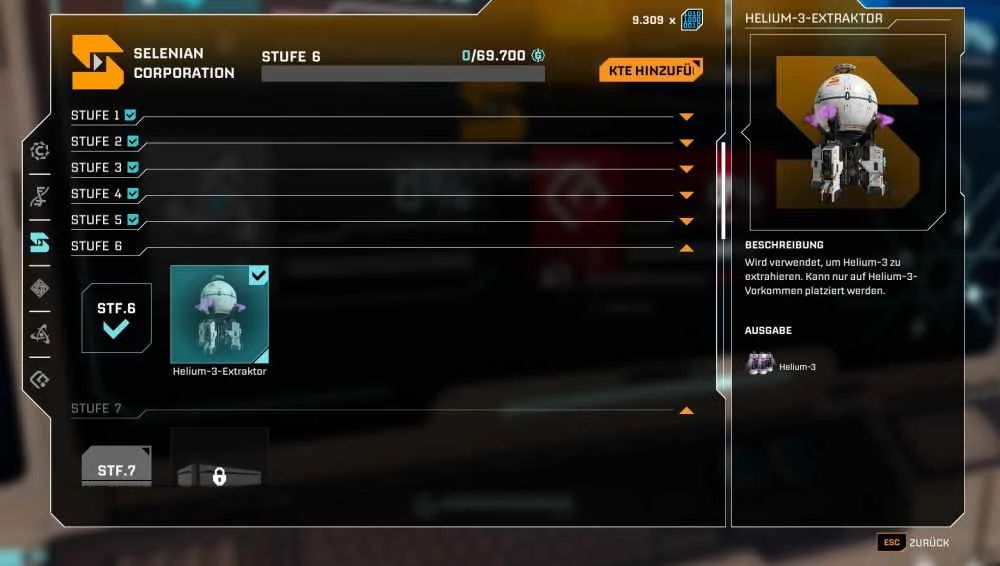The height and width of the screenshot is (566, 1000).
Task: Click the orange 'Kte hinzufü' button
Action: pos(650,70)
